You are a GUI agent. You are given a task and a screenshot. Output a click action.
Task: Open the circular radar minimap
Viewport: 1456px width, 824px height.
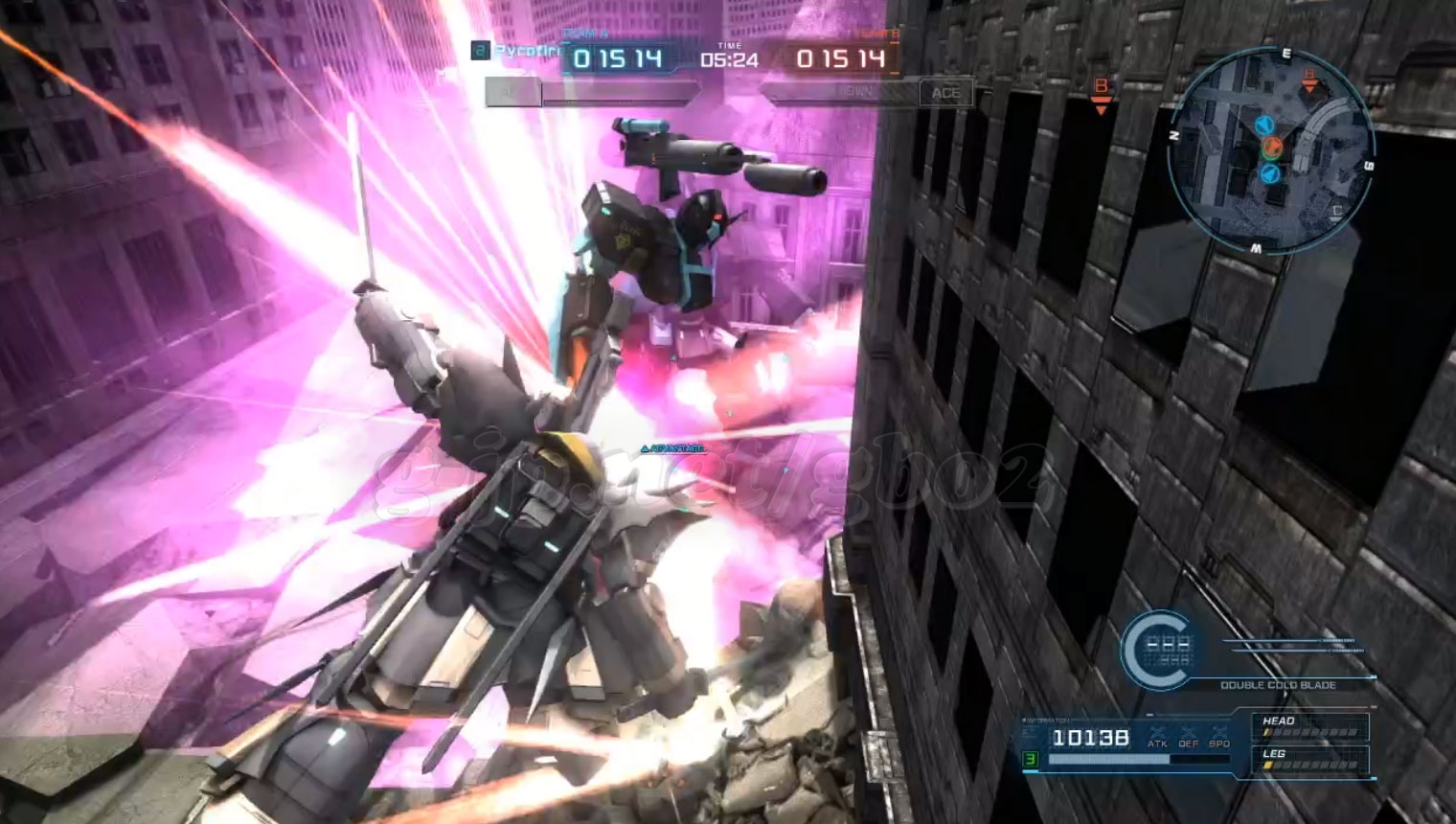1272,150
